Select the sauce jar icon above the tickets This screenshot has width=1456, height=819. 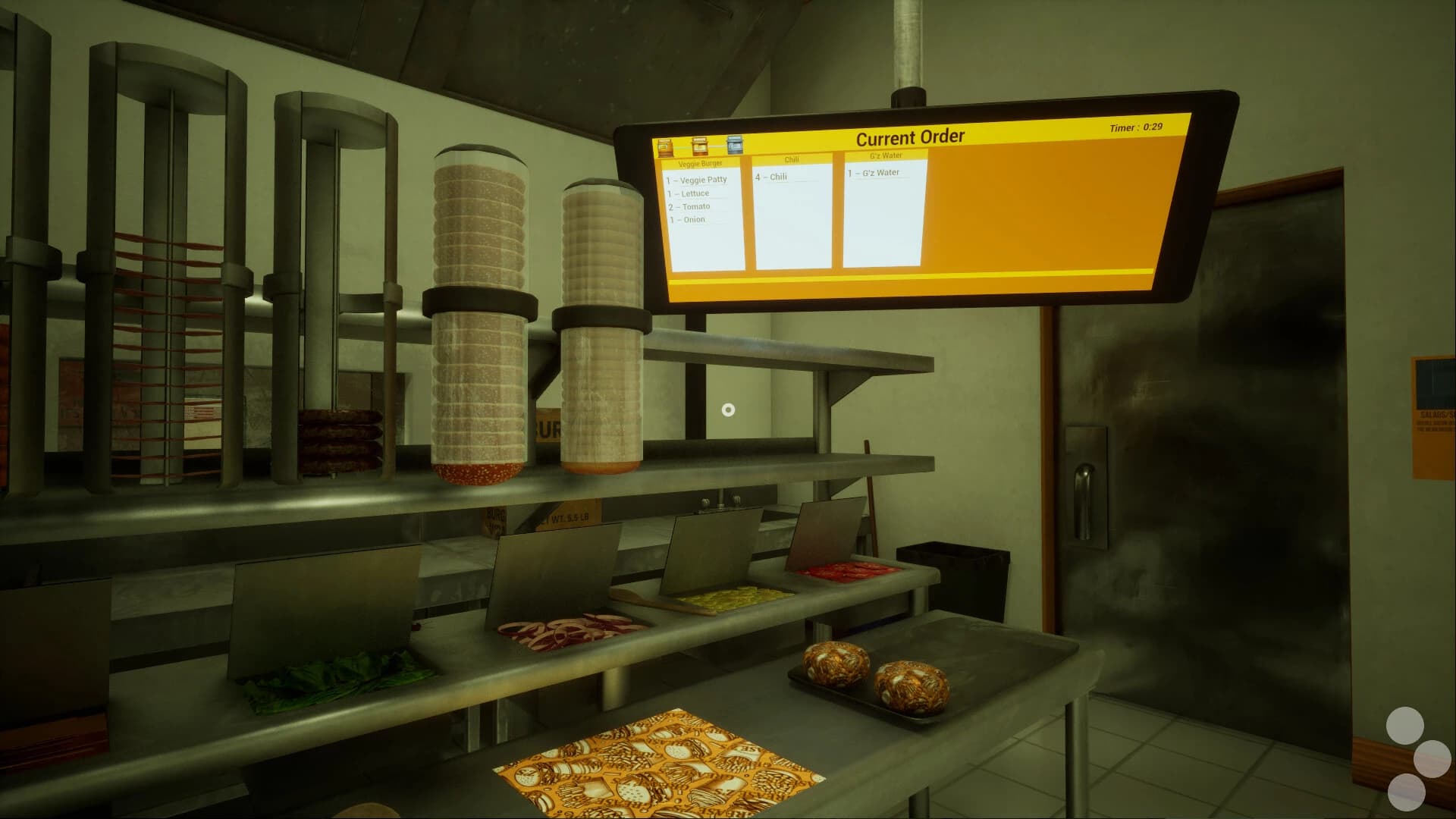[699, 146]
